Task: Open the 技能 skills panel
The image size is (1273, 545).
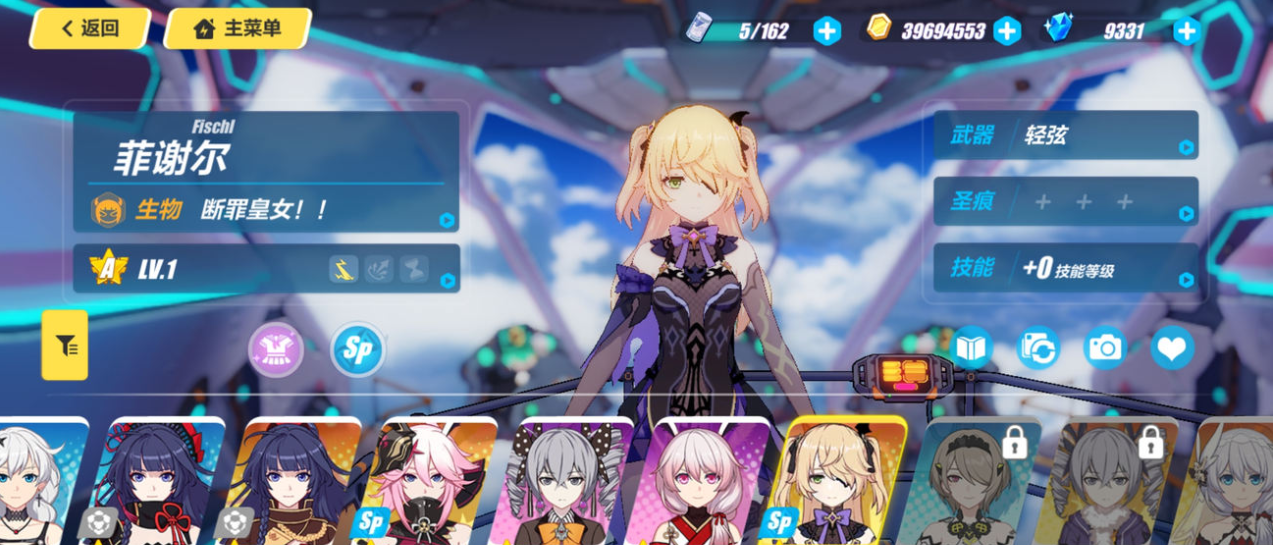Action: 1065,268
